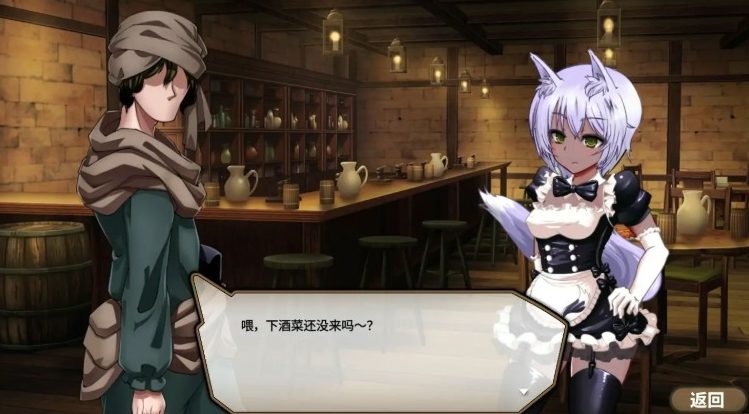Screen dimensions: 749x414
Task: Click the 返回 (Back) button
Action: pyautogui.click(x=708, y=399)
